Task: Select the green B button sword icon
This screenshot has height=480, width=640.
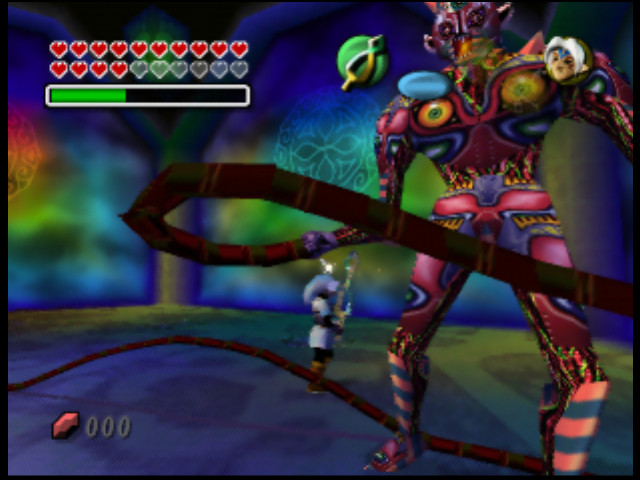Action: 361,62
